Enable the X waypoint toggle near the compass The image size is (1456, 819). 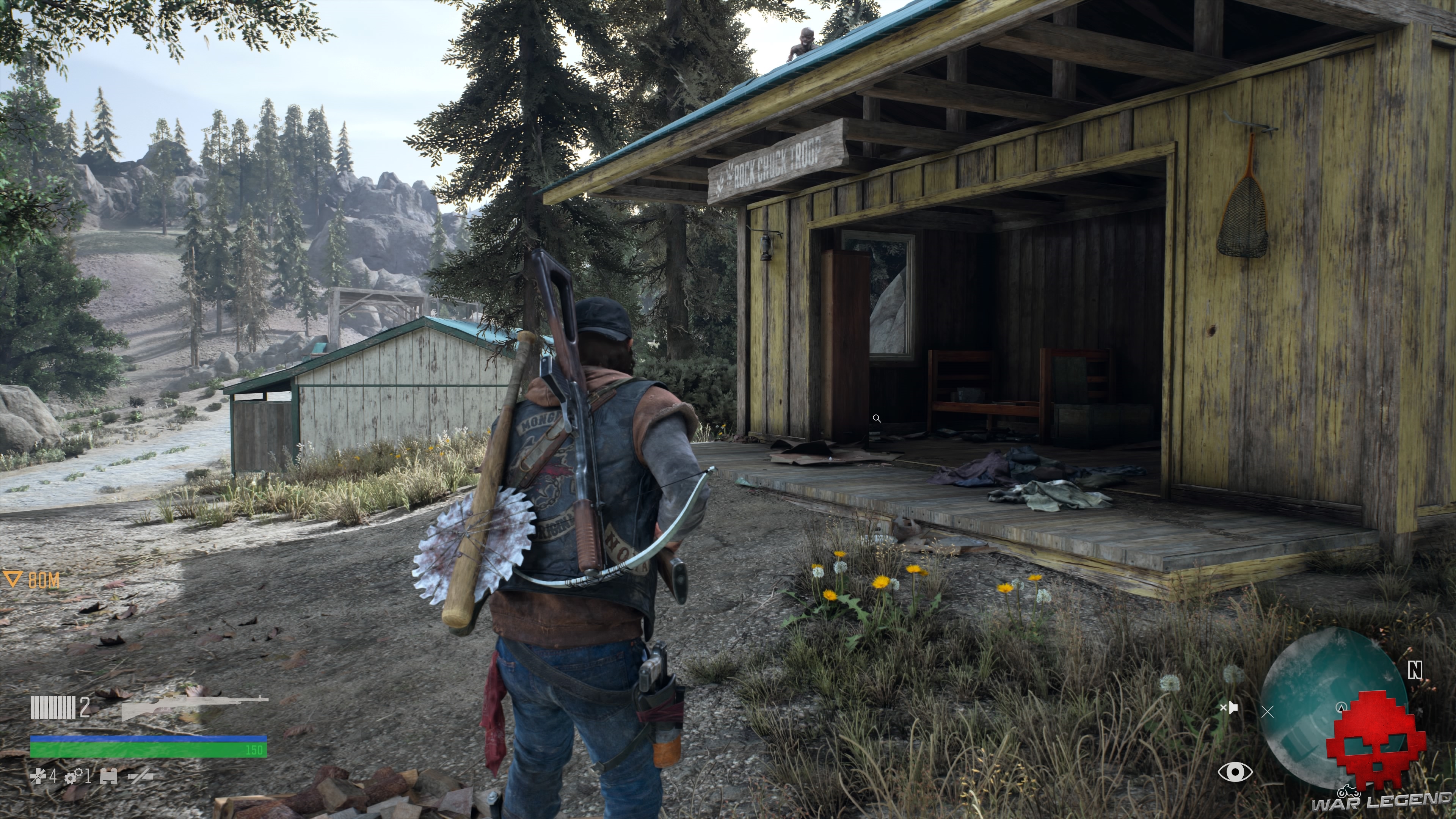point(1268,712)
